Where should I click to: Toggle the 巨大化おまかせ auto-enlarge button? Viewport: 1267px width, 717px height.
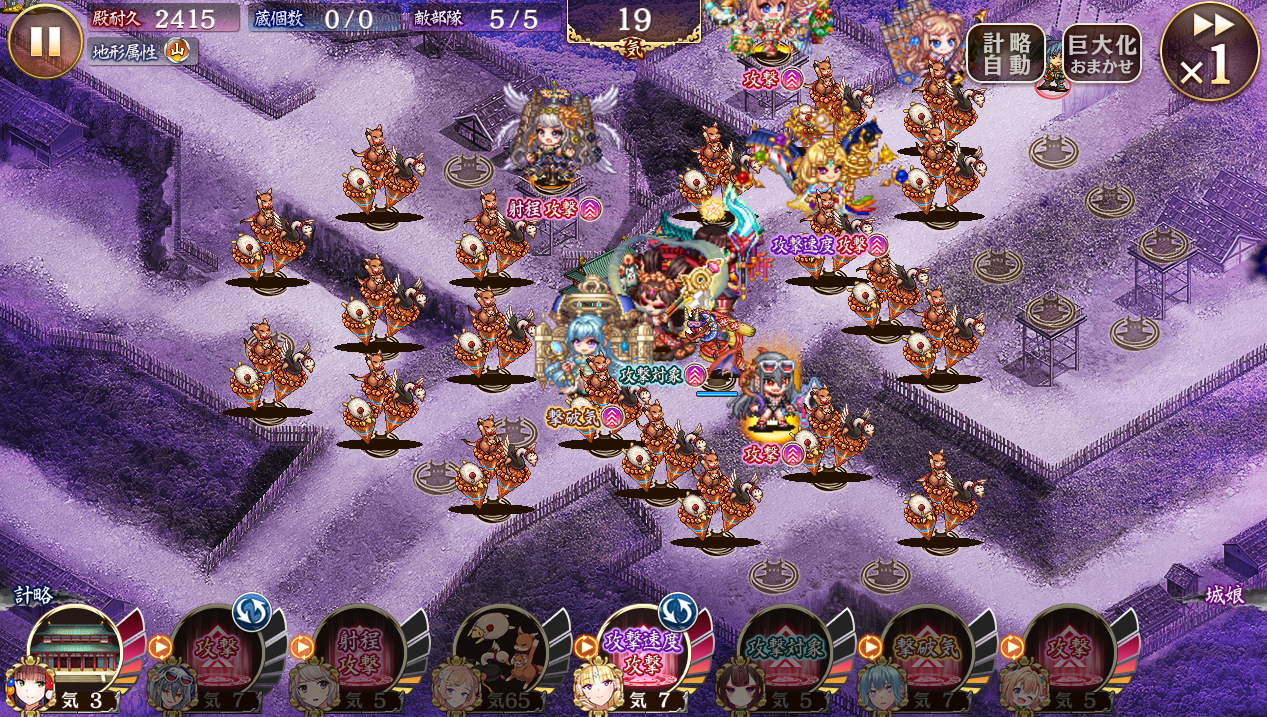point(1101,53)
